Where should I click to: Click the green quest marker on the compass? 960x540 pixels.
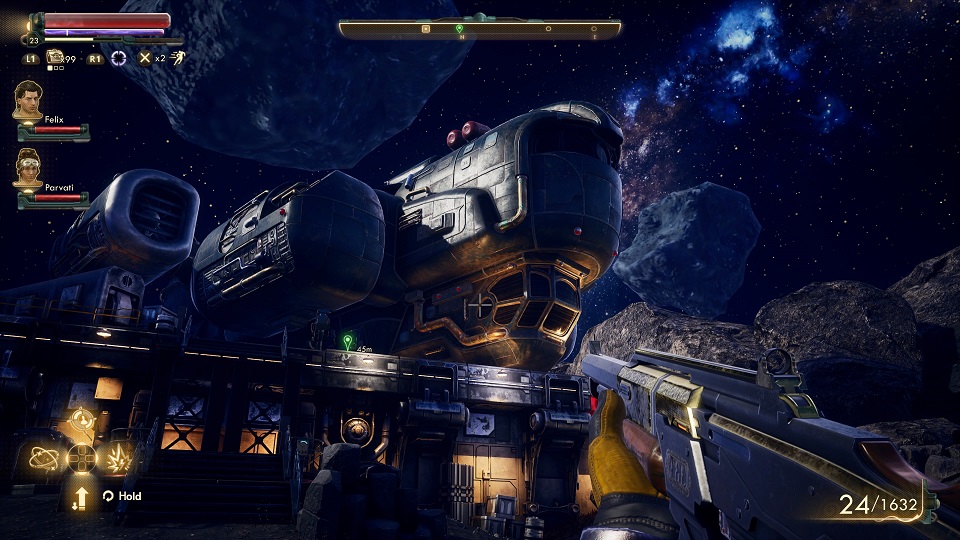click(x=459, y=28)
